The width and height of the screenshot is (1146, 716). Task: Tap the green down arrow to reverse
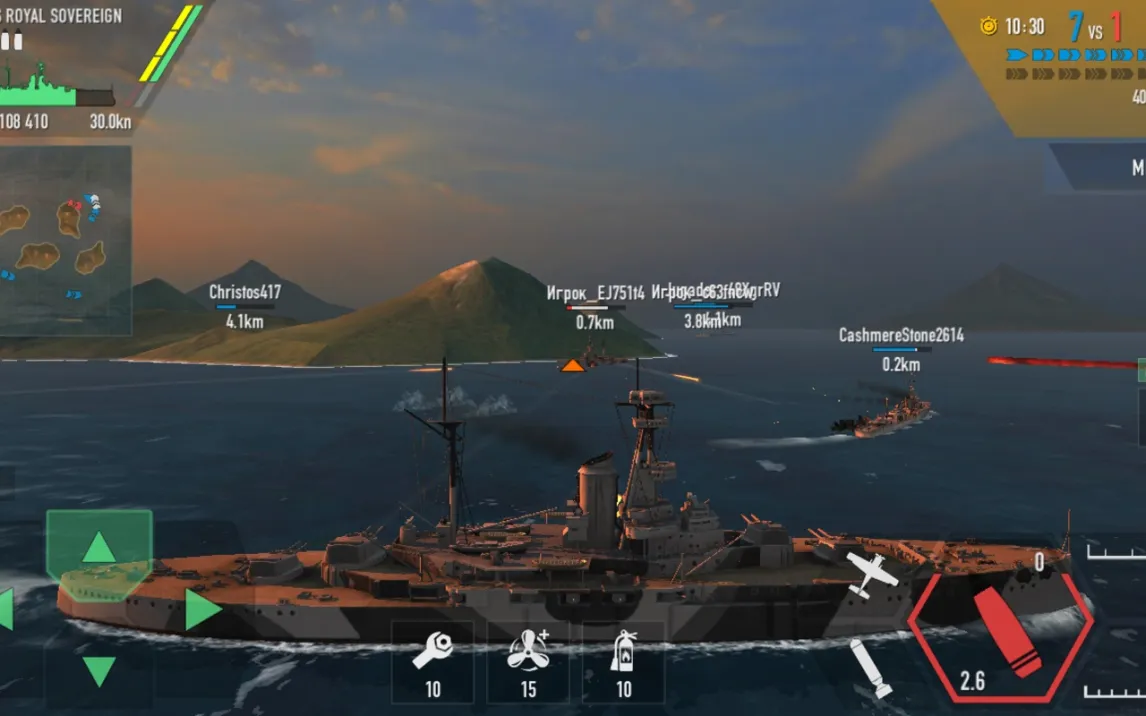click(x=98, y=670)
